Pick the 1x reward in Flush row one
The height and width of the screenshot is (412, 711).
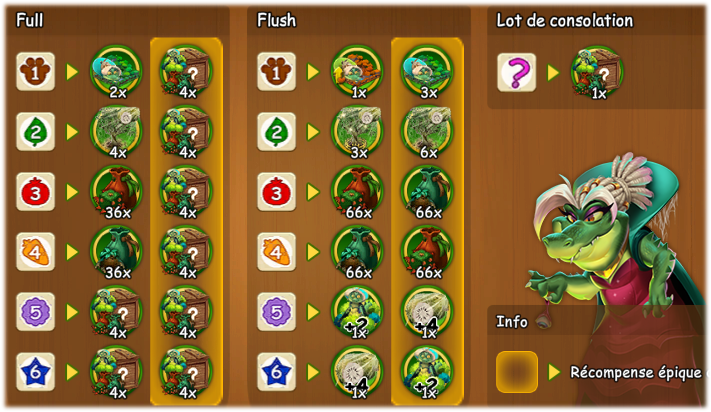pos(357,72)
